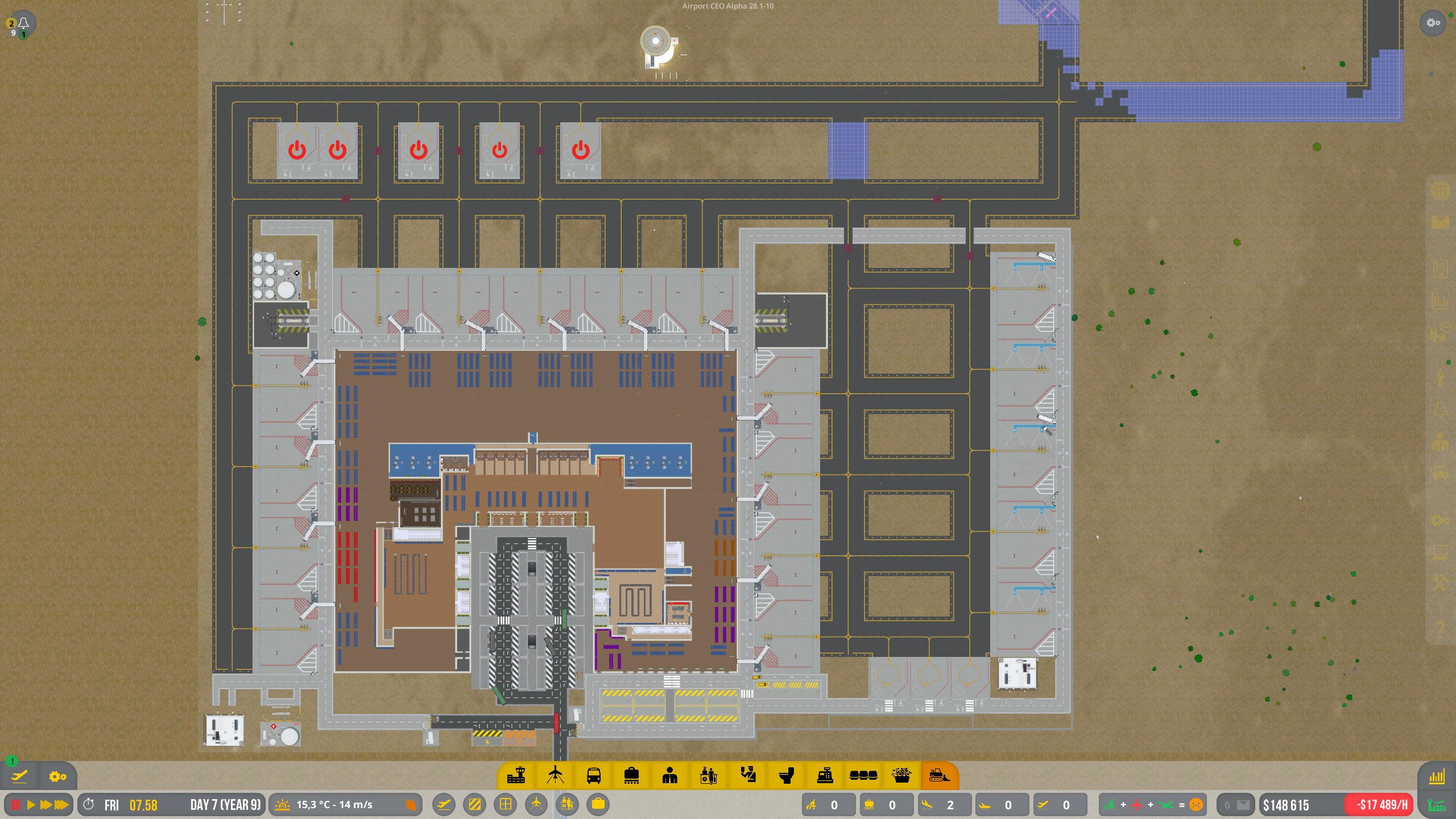Open the bus transport build category
Screen dimensions: 1456x819
pos(593,776)
